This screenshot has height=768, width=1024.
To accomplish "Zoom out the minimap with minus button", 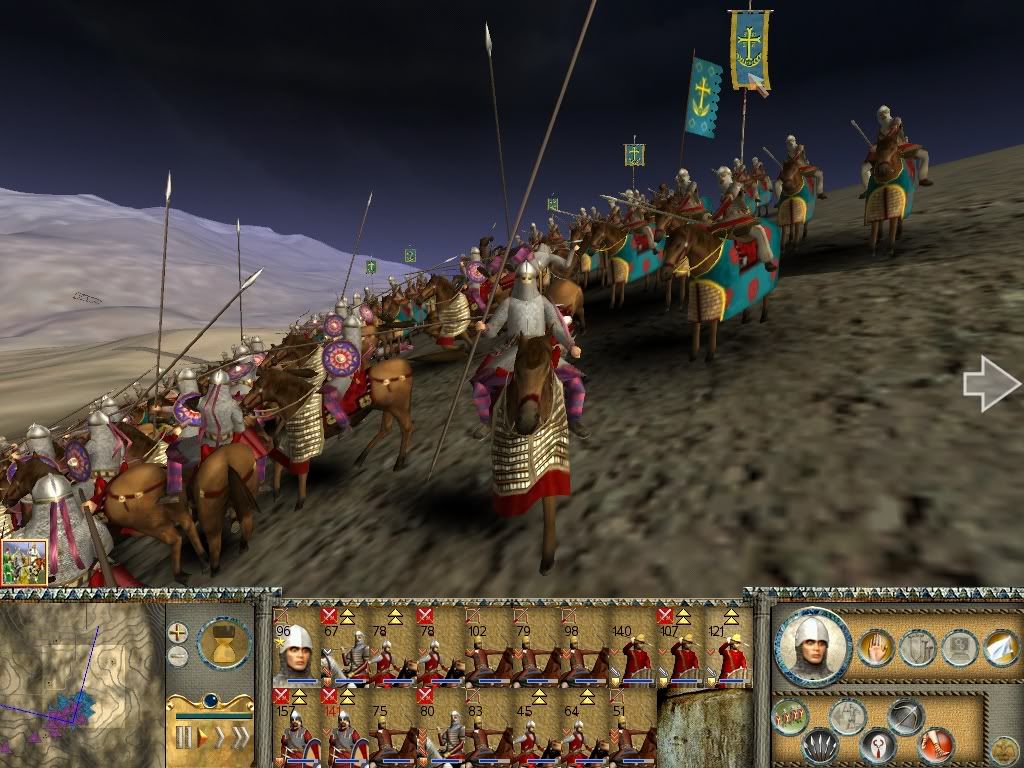I will tap(177, 657).
